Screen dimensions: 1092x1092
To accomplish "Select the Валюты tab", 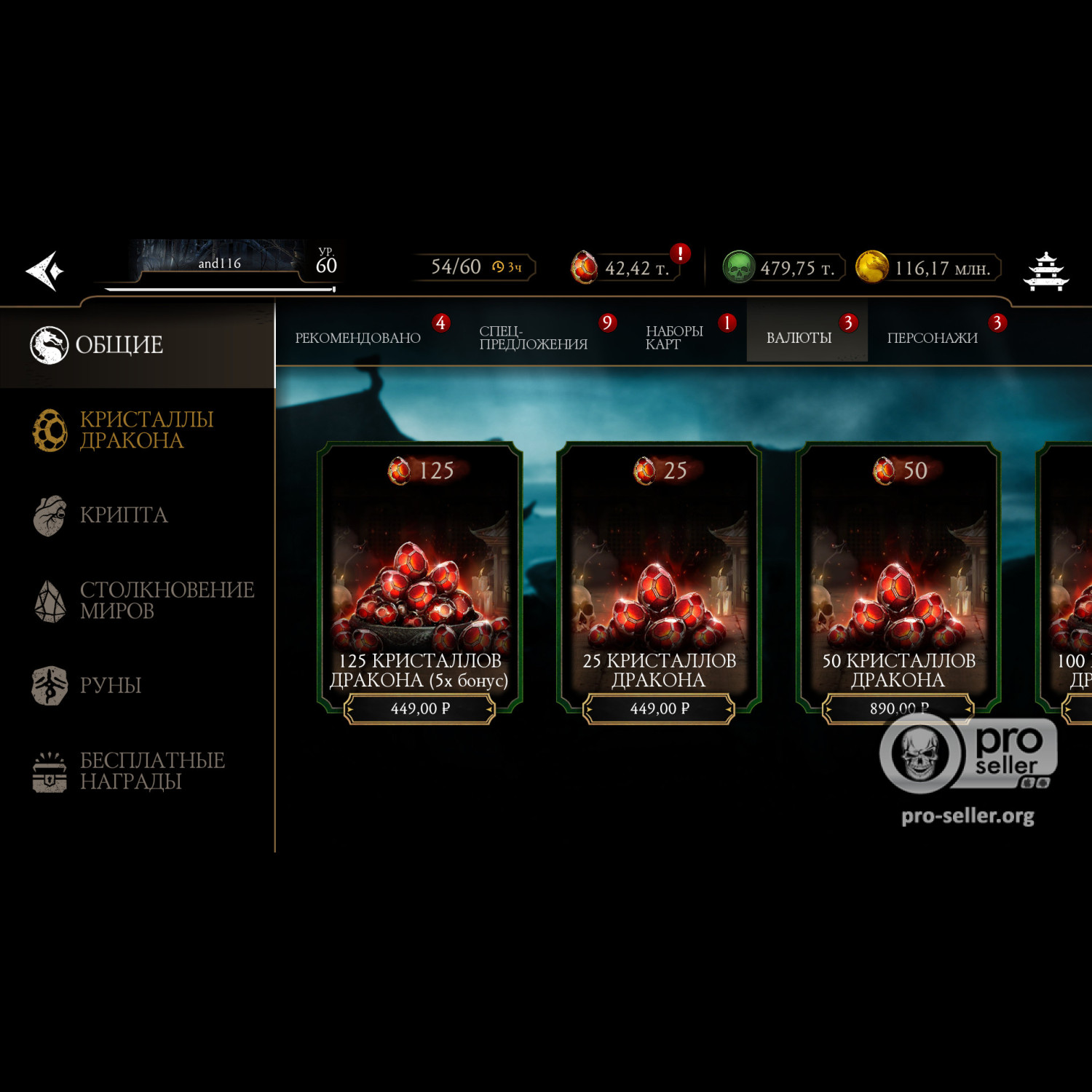I will 799,338.
